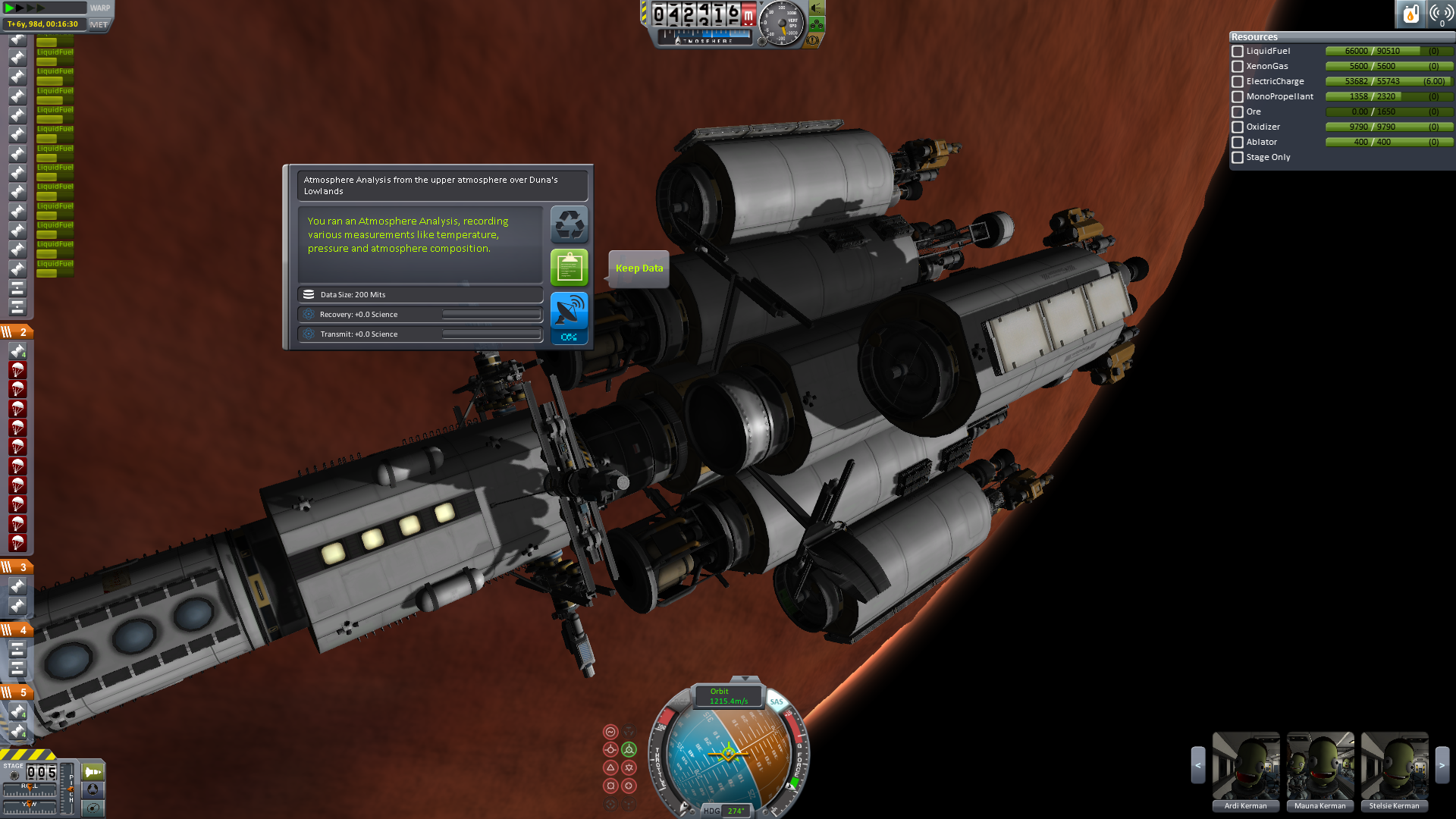The width and height of the screenshot is (1456, 819).
Task: Enable the Stage Only option
Action: pyautogui.click(x=1238, y=158)
